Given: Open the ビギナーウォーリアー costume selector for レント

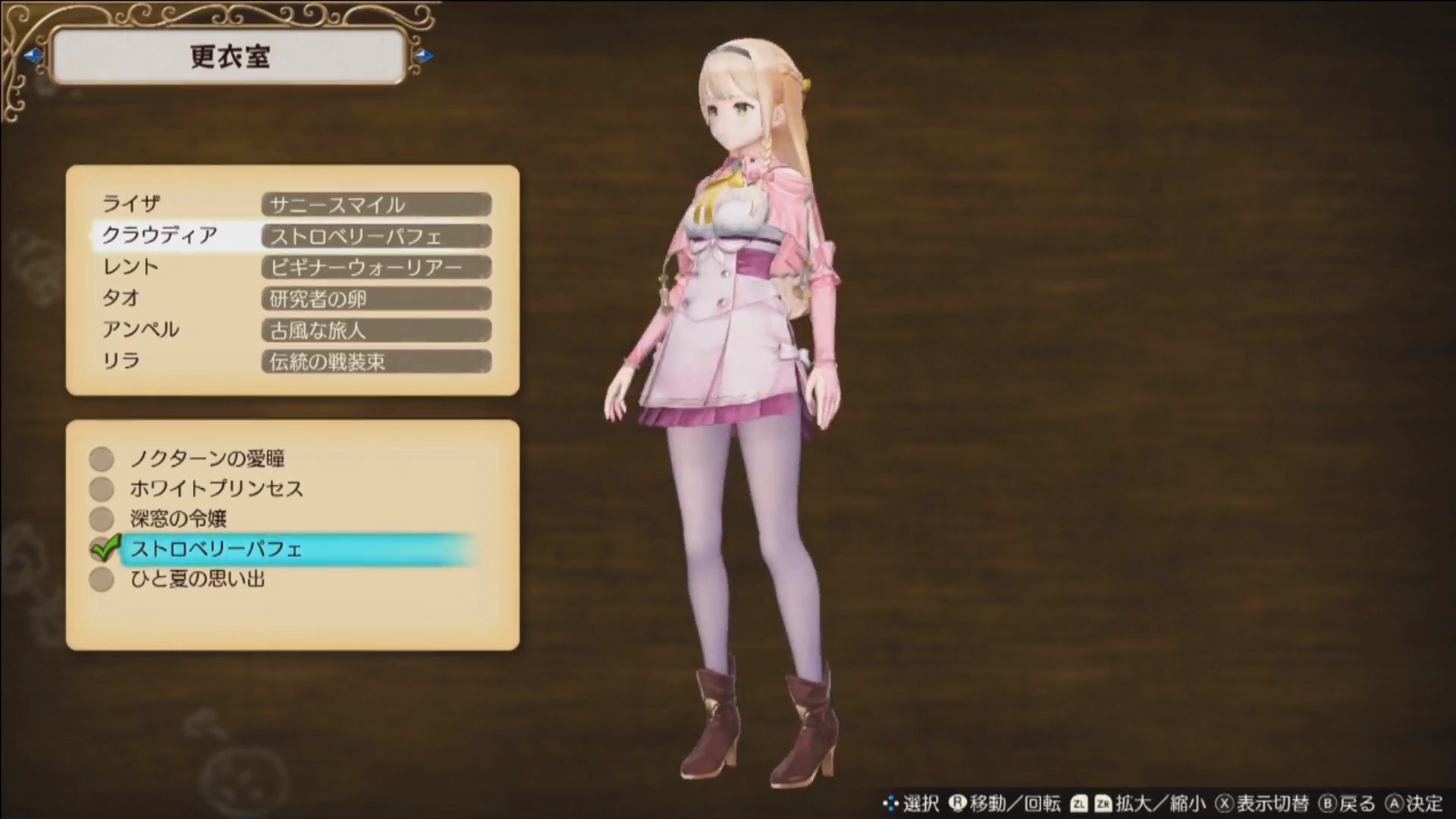Looking at the screenshot, I should [376, 267].
